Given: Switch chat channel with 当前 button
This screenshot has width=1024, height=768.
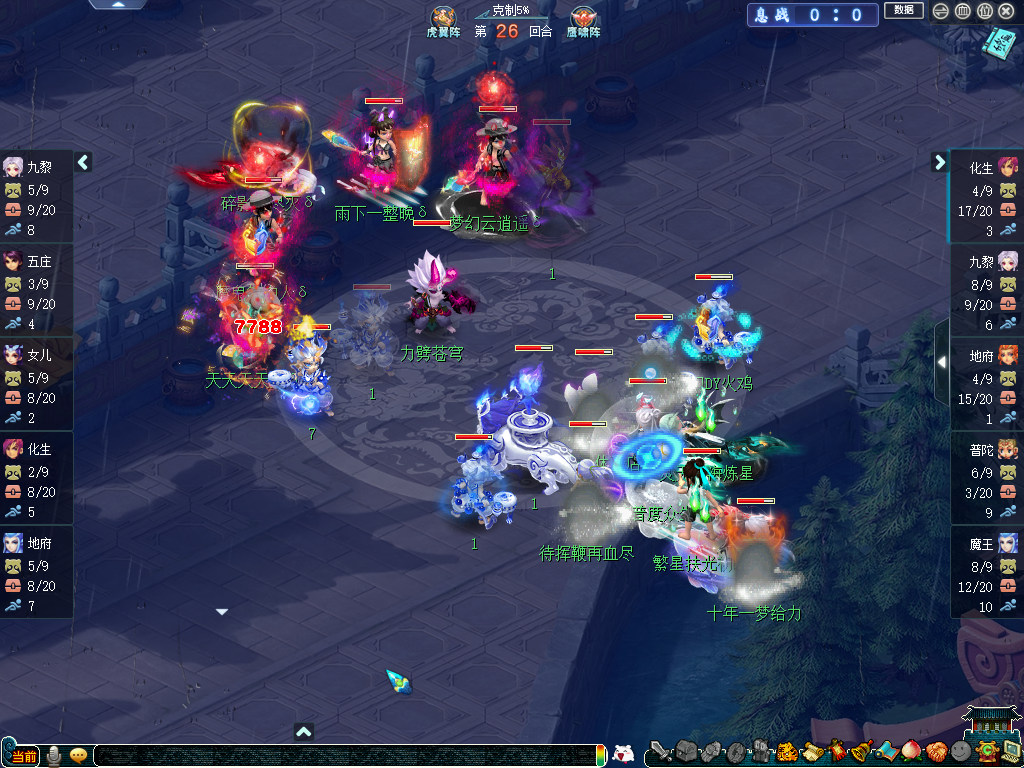Looking at the screenshot, I should point(21,756).
